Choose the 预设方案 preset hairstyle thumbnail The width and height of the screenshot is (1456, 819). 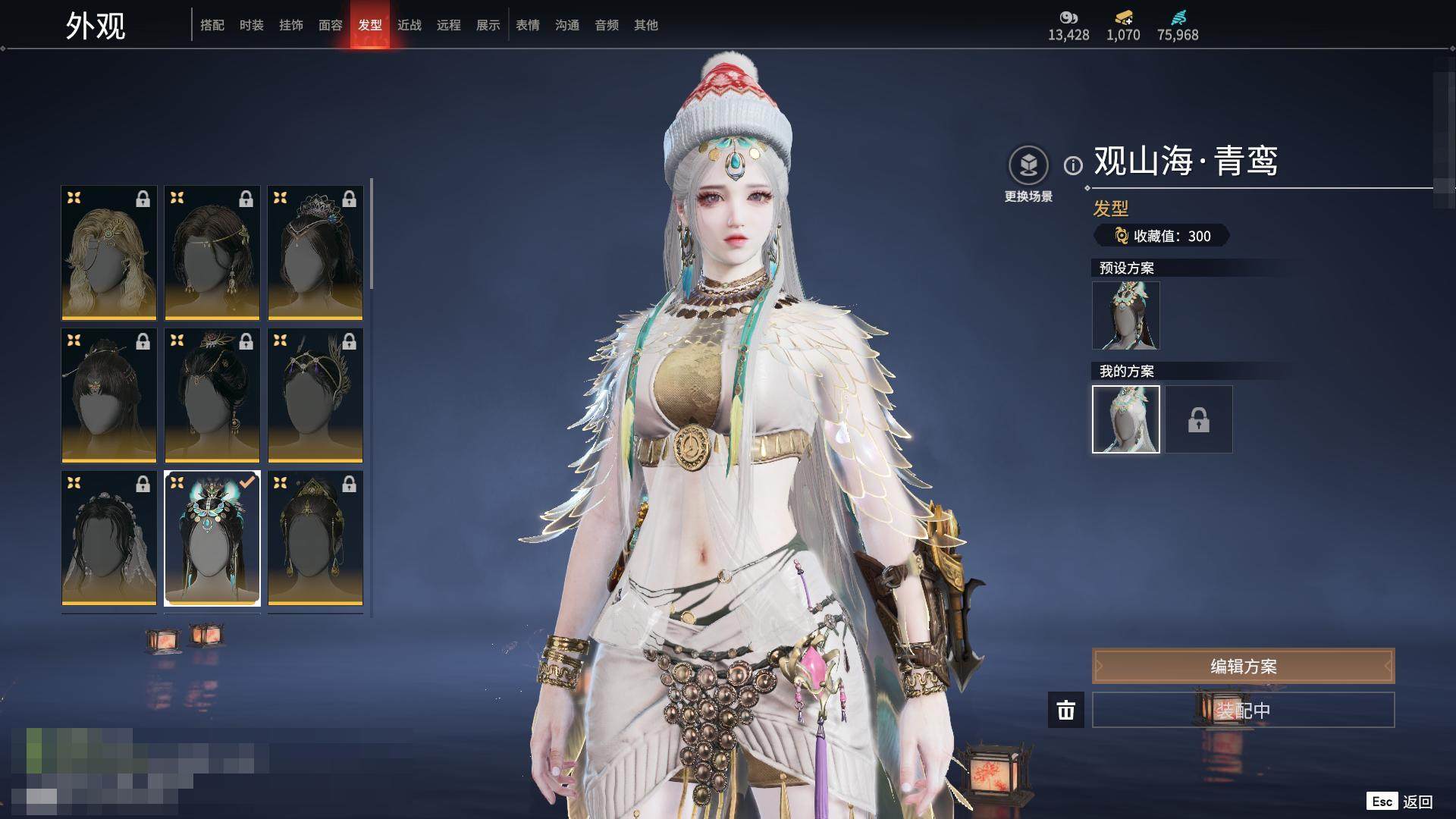(x=1125, y=315)
